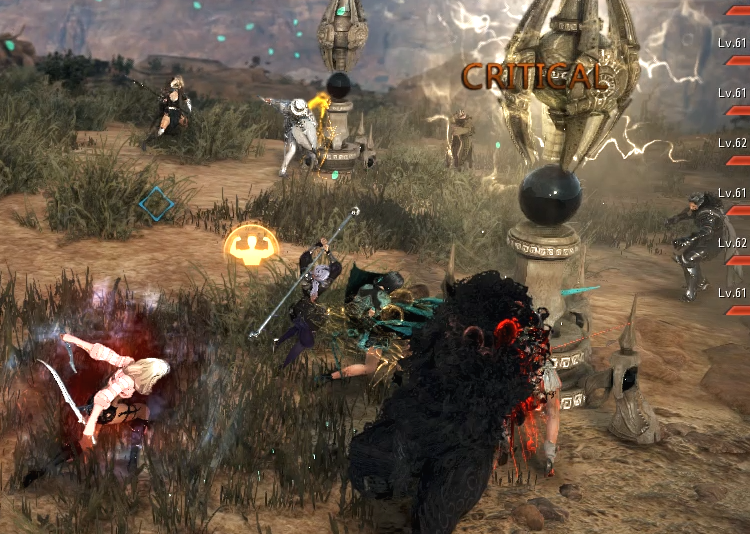Select the blue diamond waypoint marker
The width and height of the screenshot is (750, 534).
coord(156,204)
